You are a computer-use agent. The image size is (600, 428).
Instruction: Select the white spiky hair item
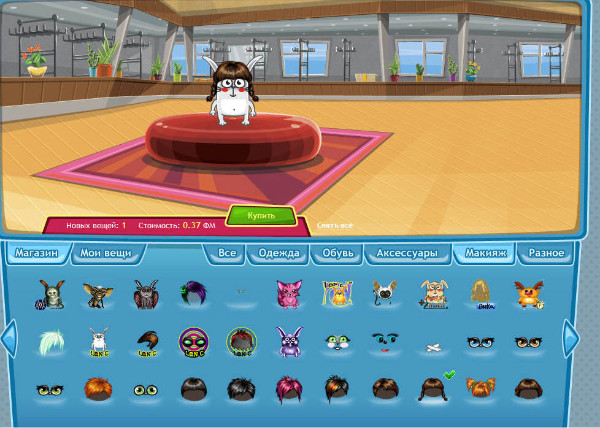coord(50,343)
